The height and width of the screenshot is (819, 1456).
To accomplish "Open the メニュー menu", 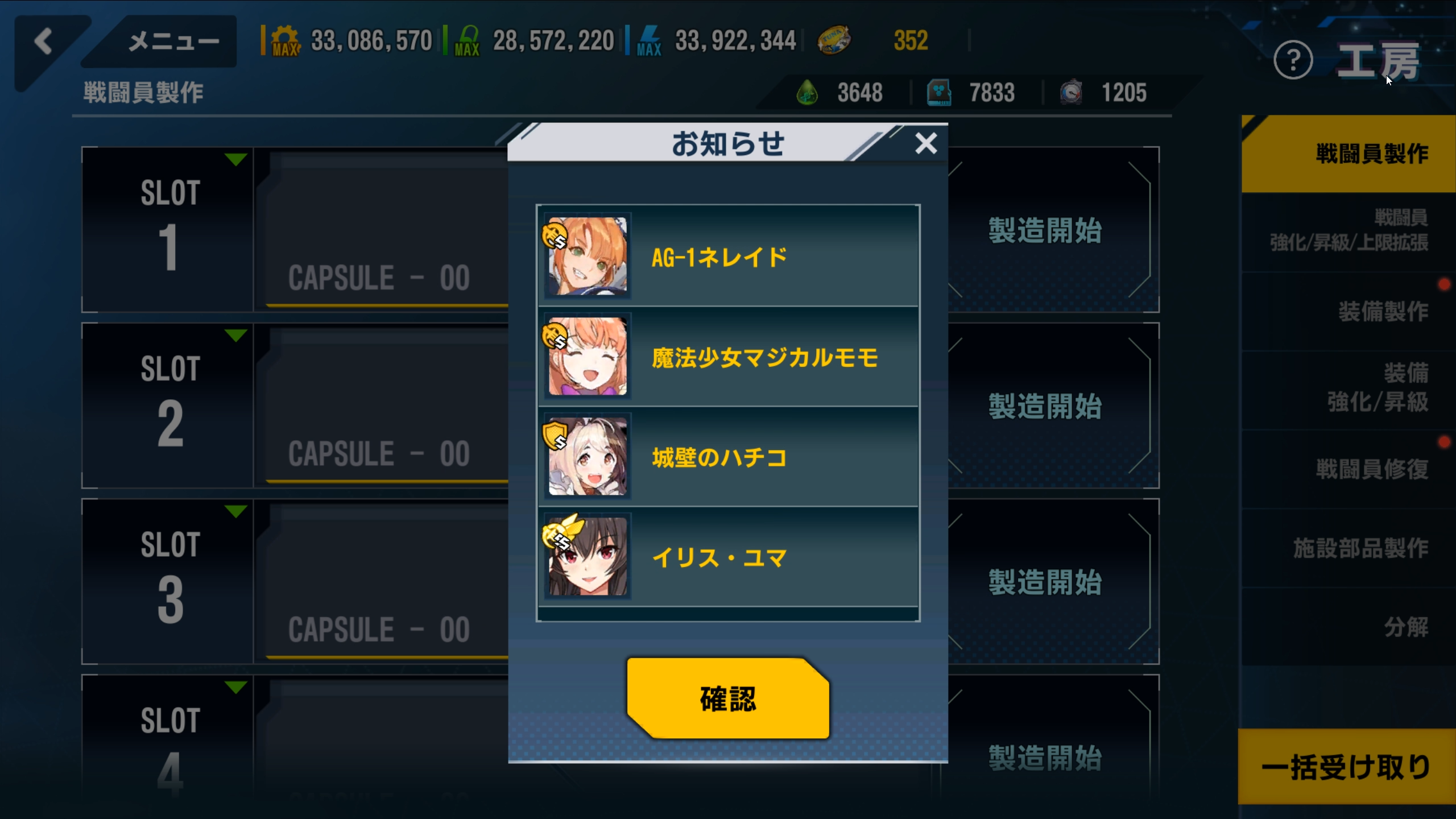I will coord(173,42).
